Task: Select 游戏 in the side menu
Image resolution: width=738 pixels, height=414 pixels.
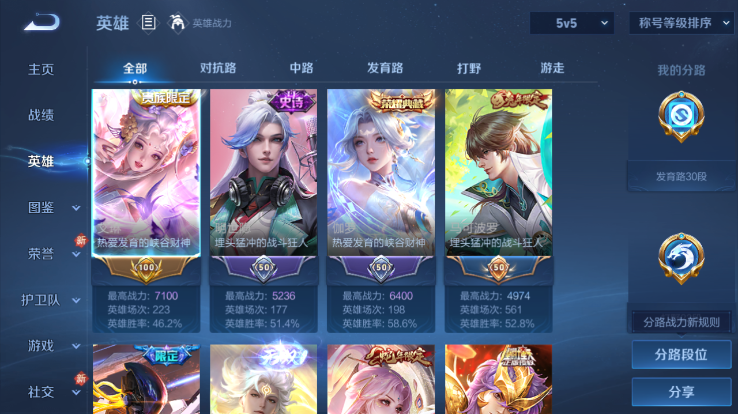Action: [x=41, y=345]
